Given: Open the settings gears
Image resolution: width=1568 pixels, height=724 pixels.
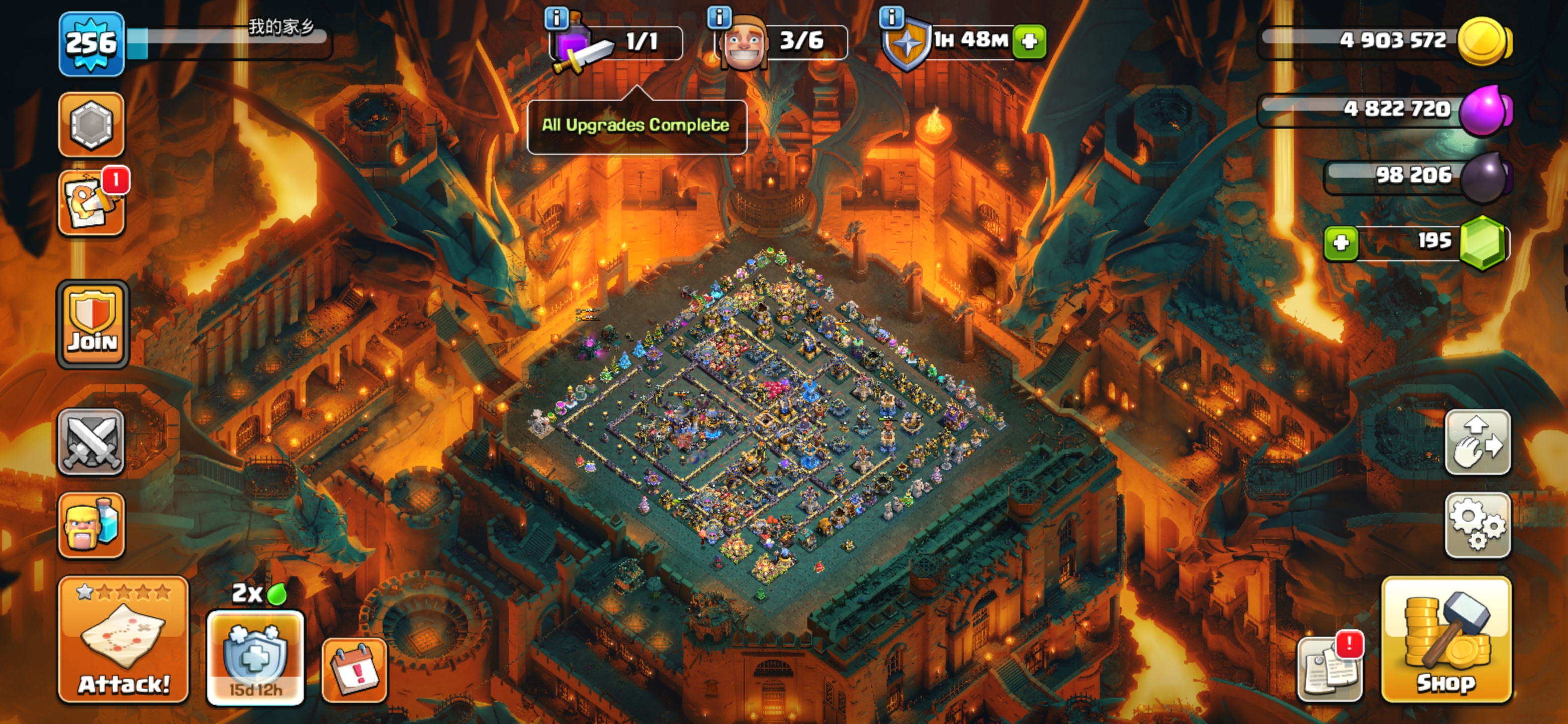Looking at the screenshot, I should pyautogui.click(x=1478, y=524).
